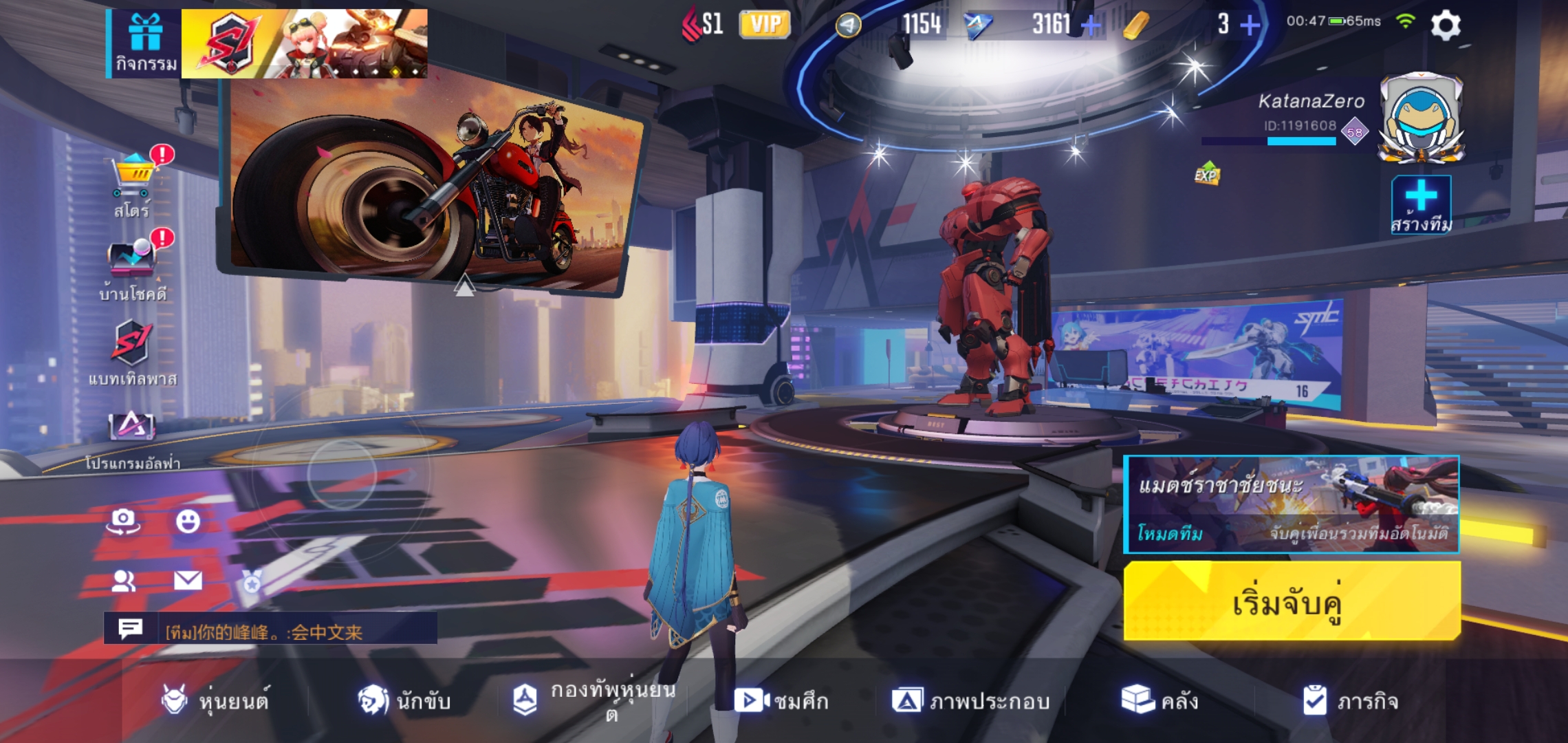Viewport: 1568px width, 743px height.
Task: Open the โปรแกรมอัลฟ่า alpha program
Action: (132, 438)
